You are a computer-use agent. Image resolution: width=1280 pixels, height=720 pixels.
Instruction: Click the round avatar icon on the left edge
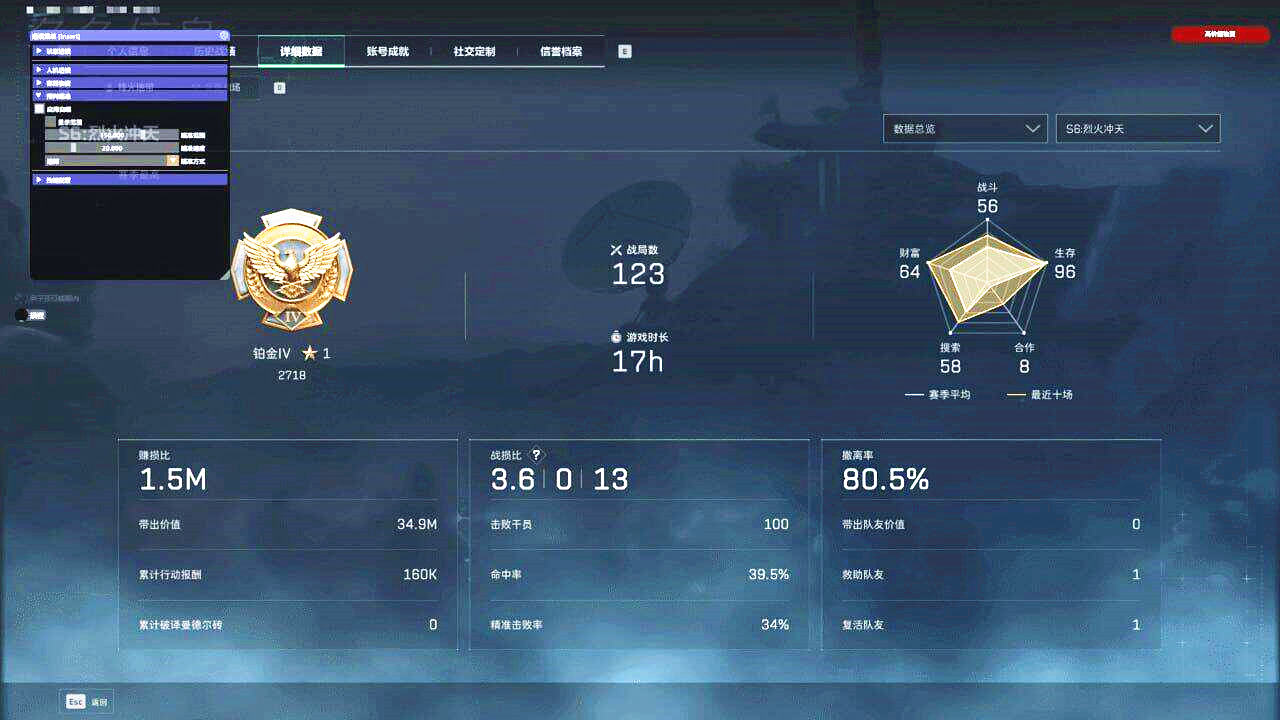coord(22,315)
